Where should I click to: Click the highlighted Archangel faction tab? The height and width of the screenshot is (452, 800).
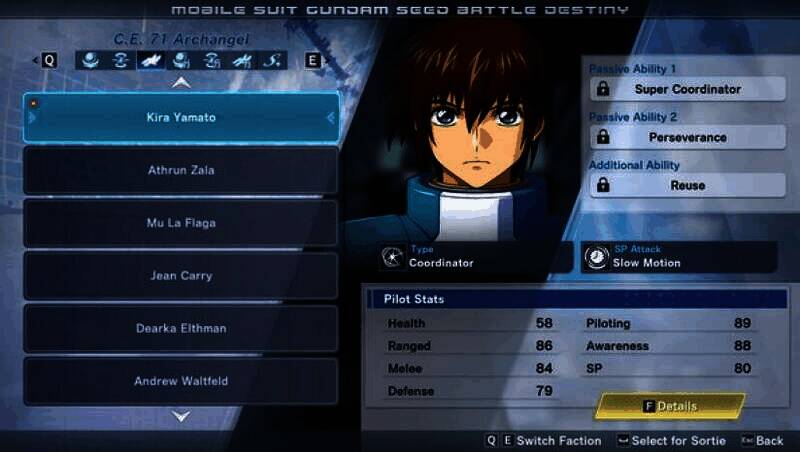pyautogui.click(x=152, y=60)
